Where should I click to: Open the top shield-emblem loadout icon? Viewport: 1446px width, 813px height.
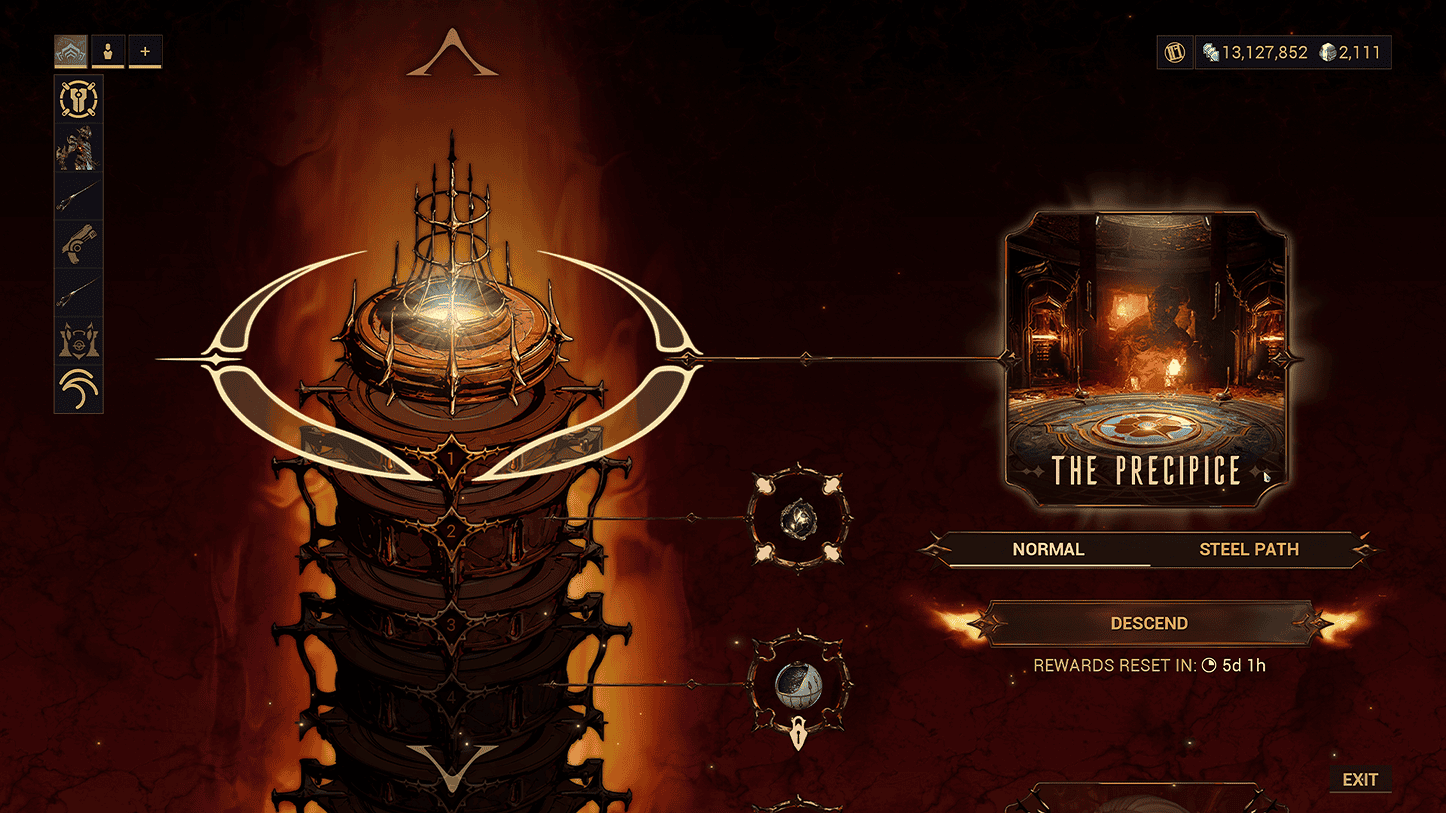[78, 99]
